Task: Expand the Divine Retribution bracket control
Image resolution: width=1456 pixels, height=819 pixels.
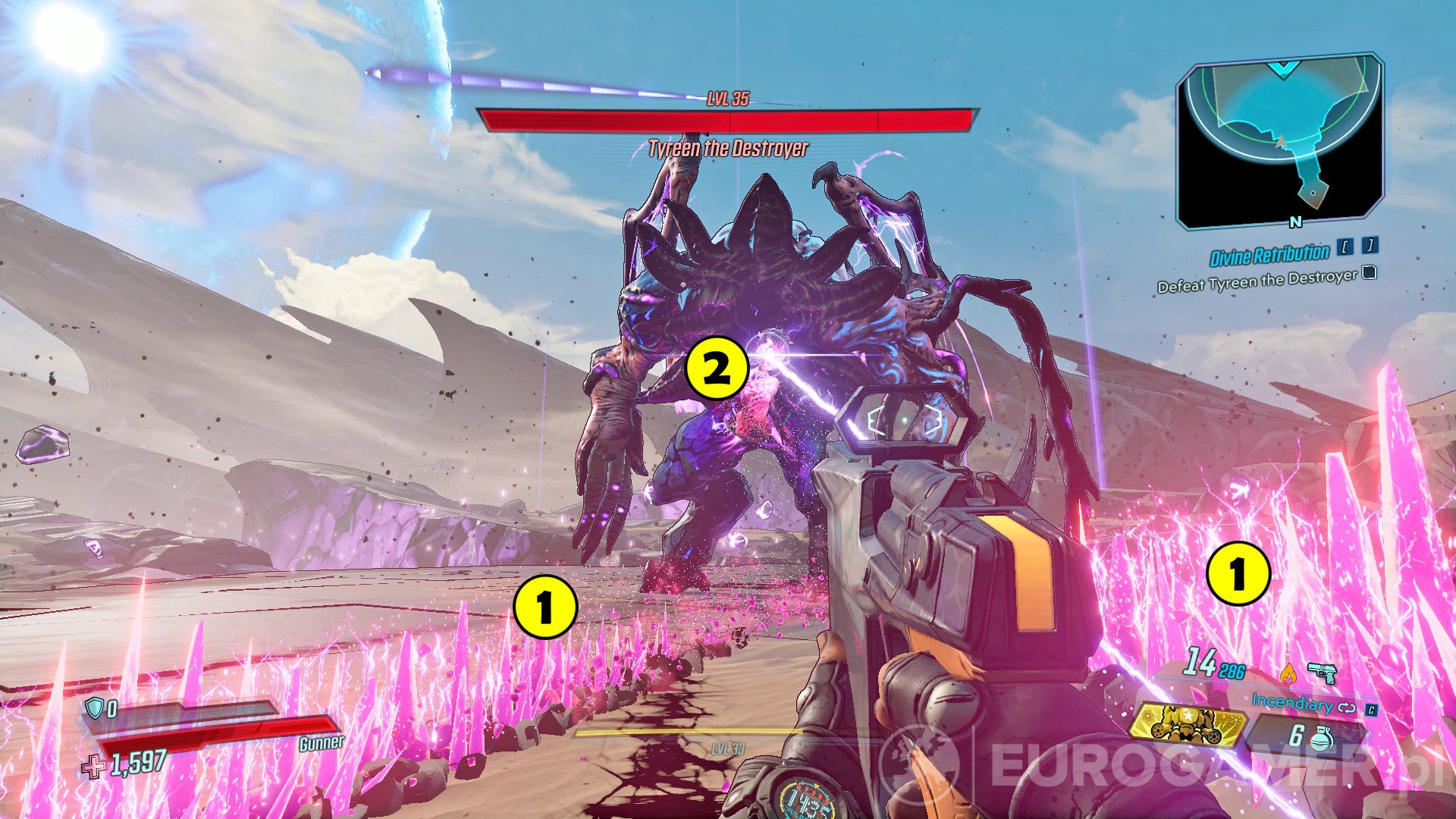Action: [x=1345, y=247]
